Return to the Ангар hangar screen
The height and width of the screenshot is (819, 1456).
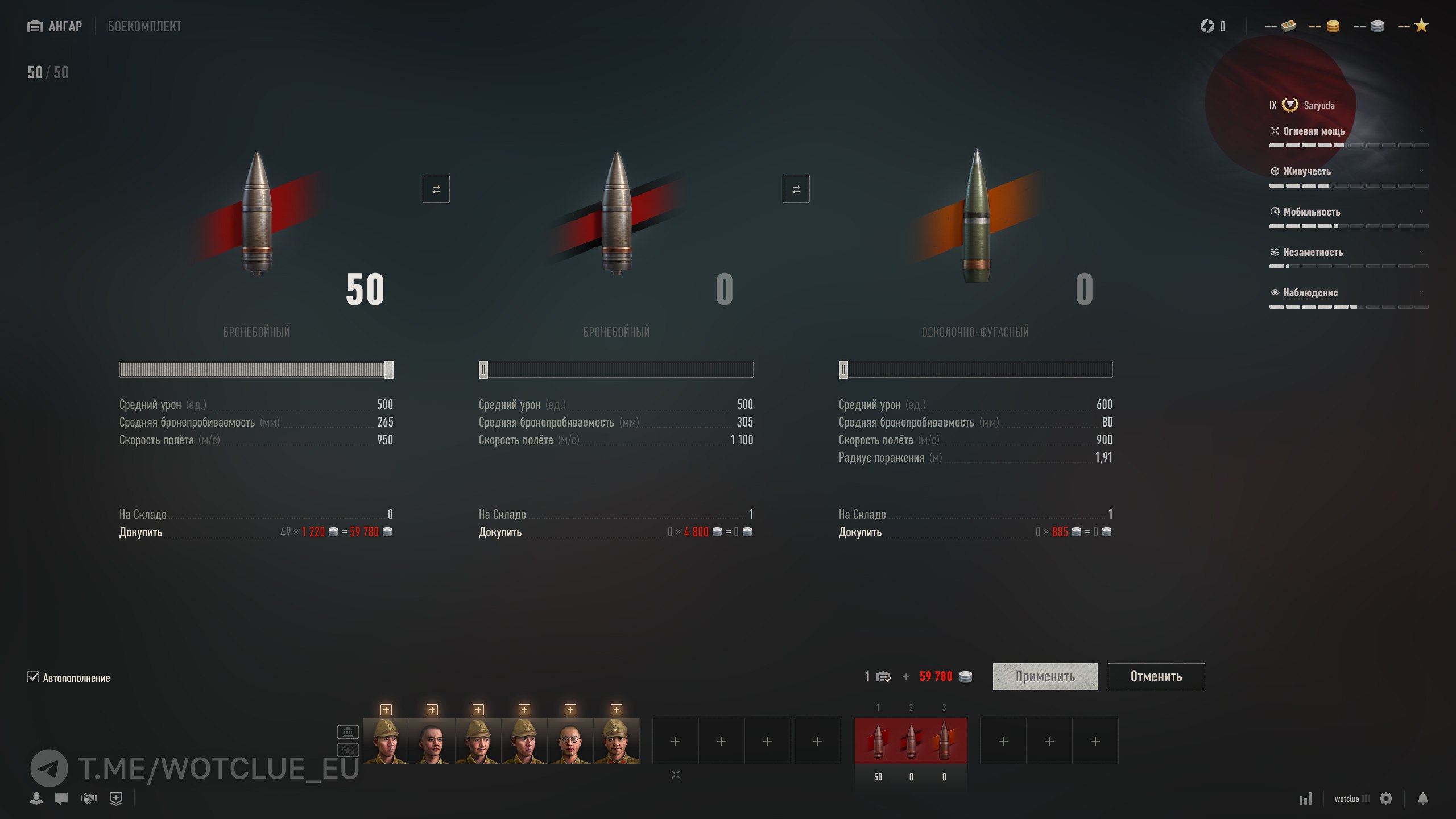[55, 26]
